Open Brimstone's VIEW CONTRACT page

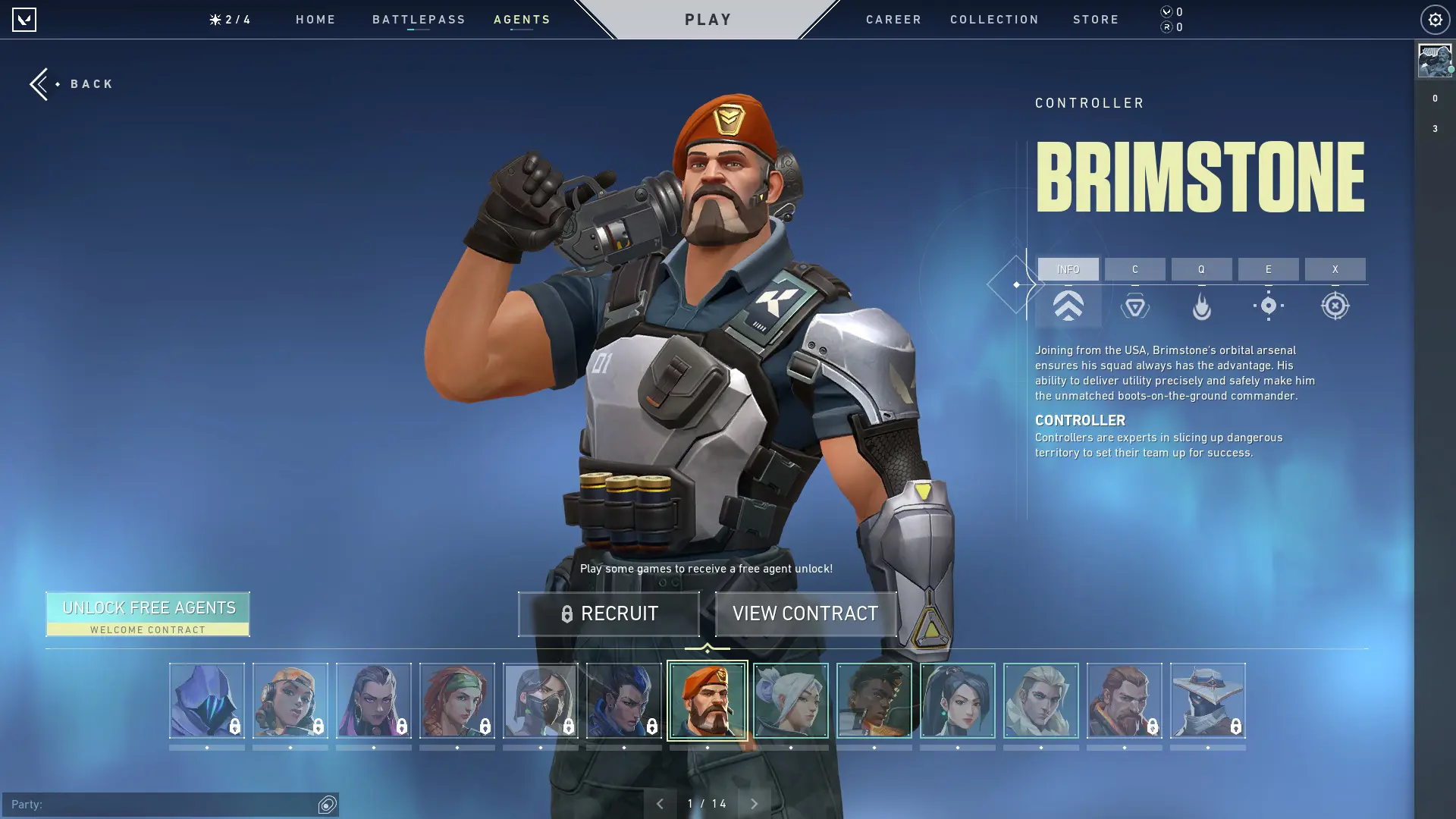[805, 614]
